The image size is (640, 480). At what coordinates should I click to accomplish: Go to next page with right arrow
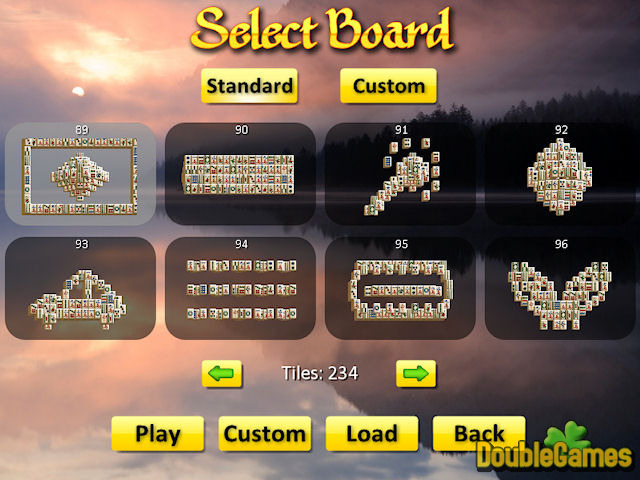click(416, 374)
